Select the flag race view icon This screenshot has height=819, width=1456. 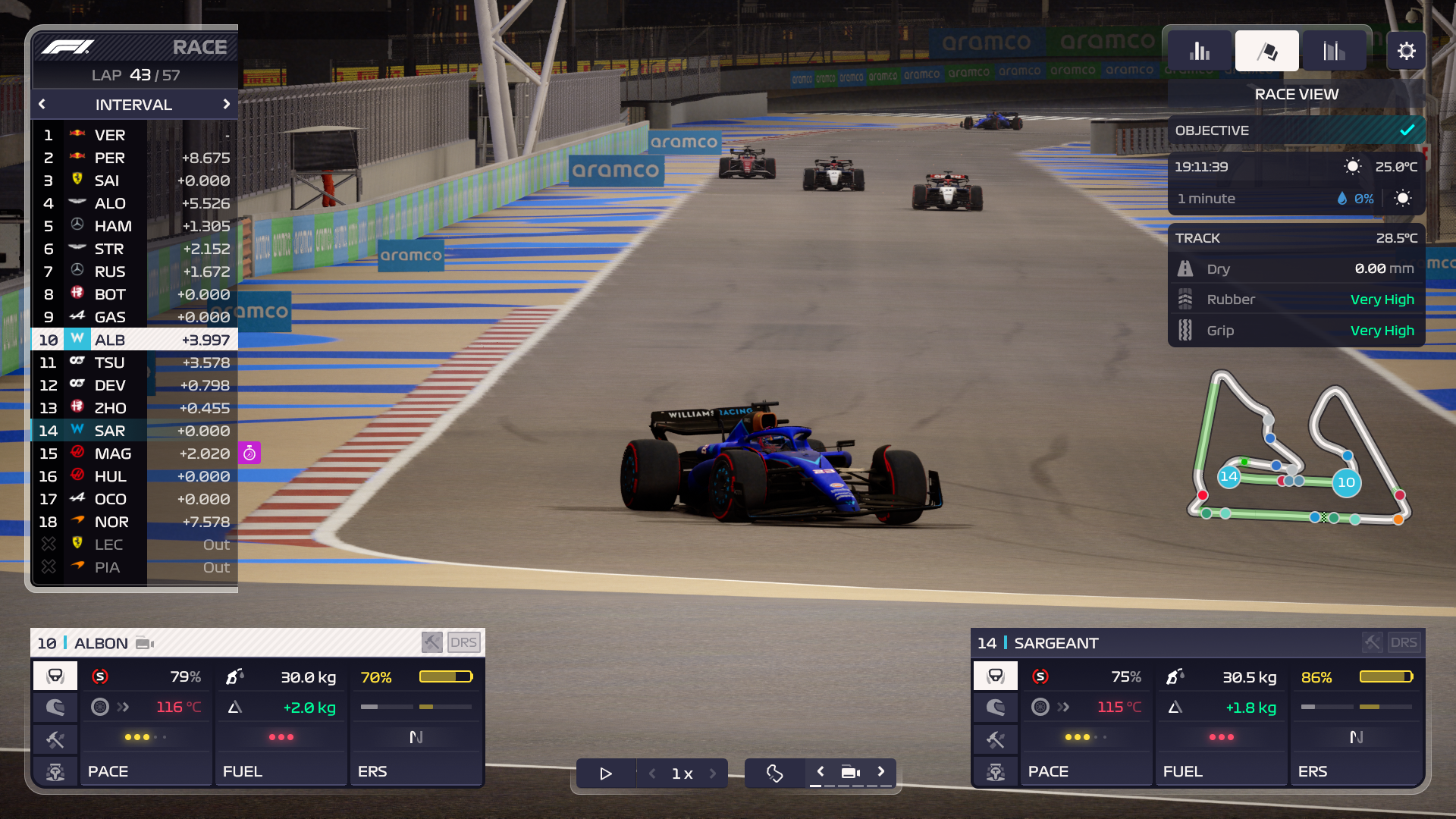1266,50
